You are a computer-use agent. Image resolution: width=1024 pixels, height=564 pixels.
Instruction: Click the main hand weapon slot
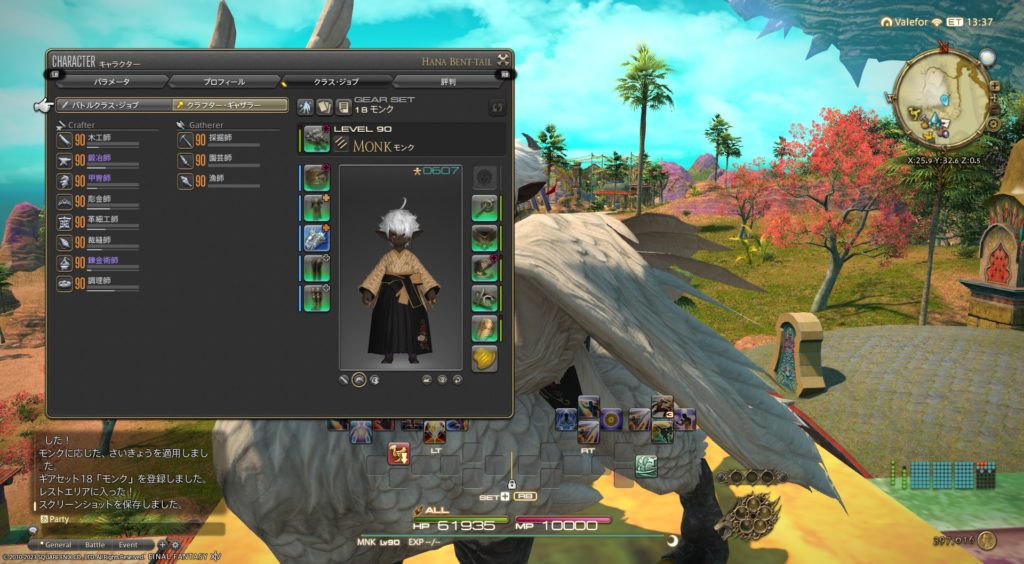tap(317, 138)
